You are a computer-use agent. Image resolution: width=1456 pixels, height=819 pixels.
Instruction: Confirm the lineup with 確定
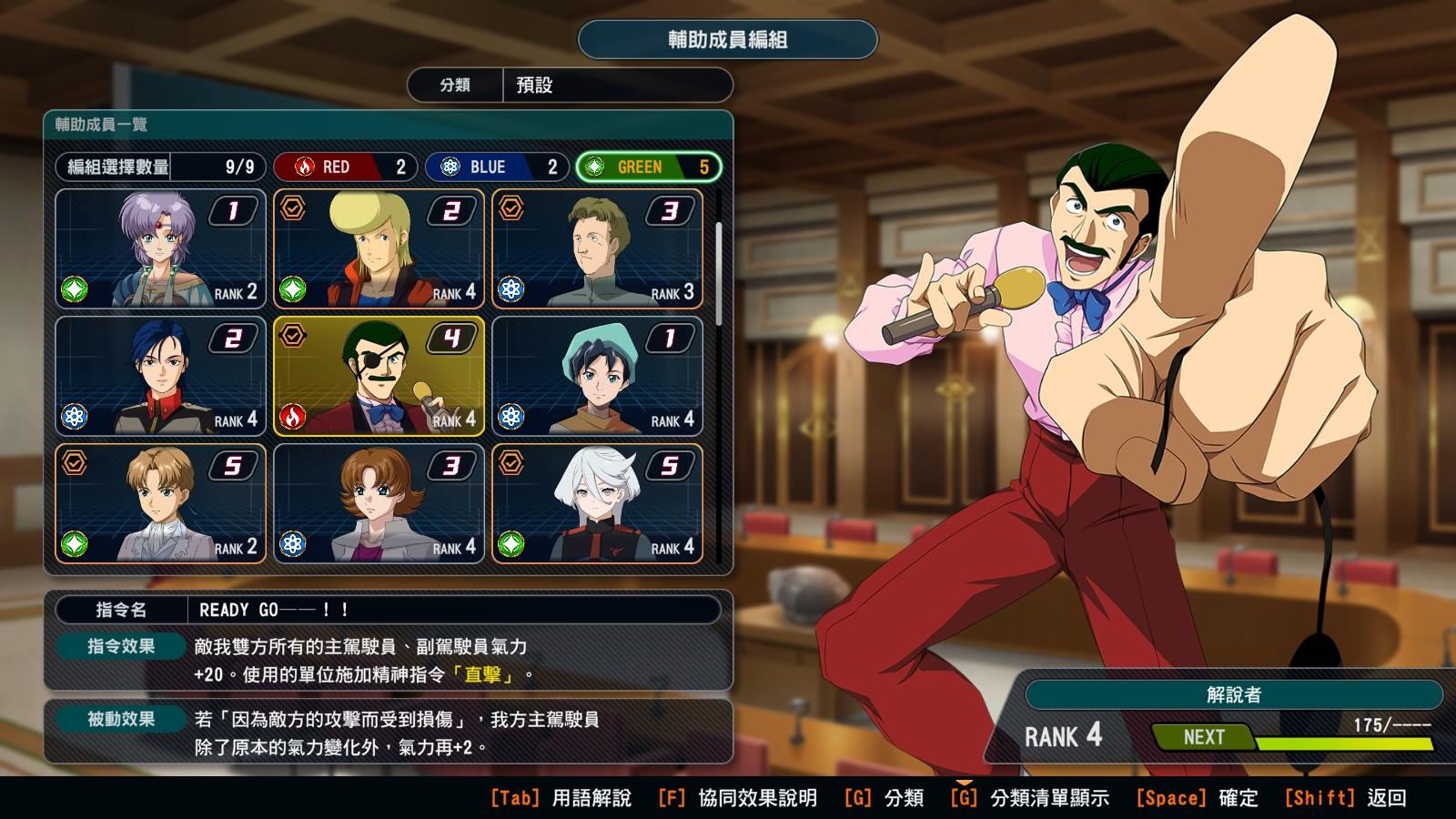point(1197,798)
